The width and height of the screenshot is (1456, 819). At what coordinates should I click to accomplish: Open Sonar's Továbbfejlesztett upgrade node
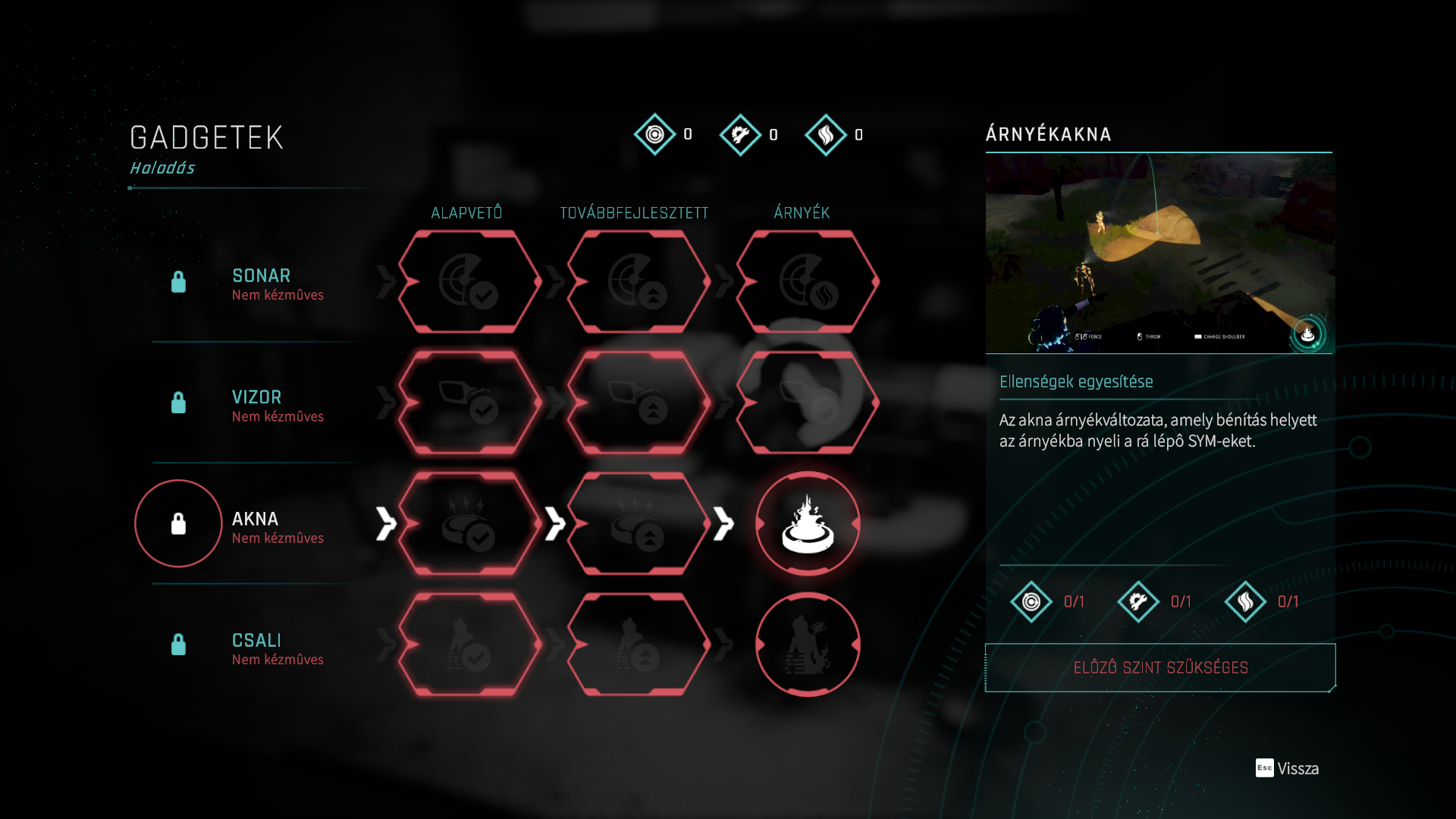tap(638, 282)
